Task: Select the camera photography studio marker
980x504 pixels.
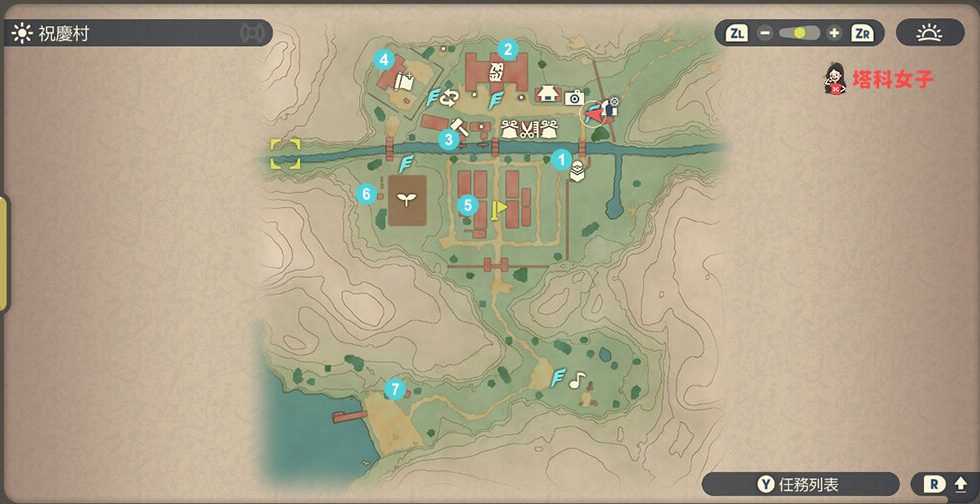Action: [574, 97]
